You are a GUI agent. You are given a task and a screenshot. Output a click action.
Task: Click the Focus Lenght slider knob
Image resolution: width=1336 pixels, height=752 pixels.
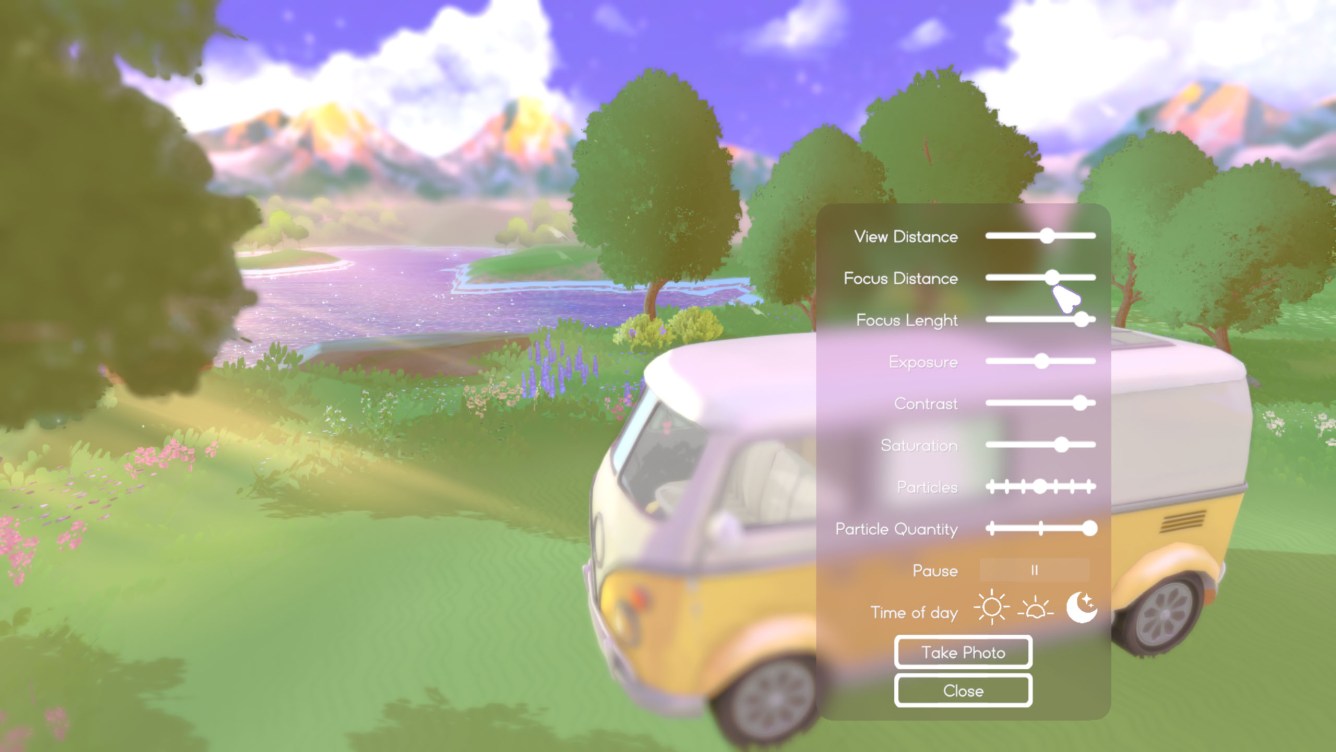tap(1082, 320)
